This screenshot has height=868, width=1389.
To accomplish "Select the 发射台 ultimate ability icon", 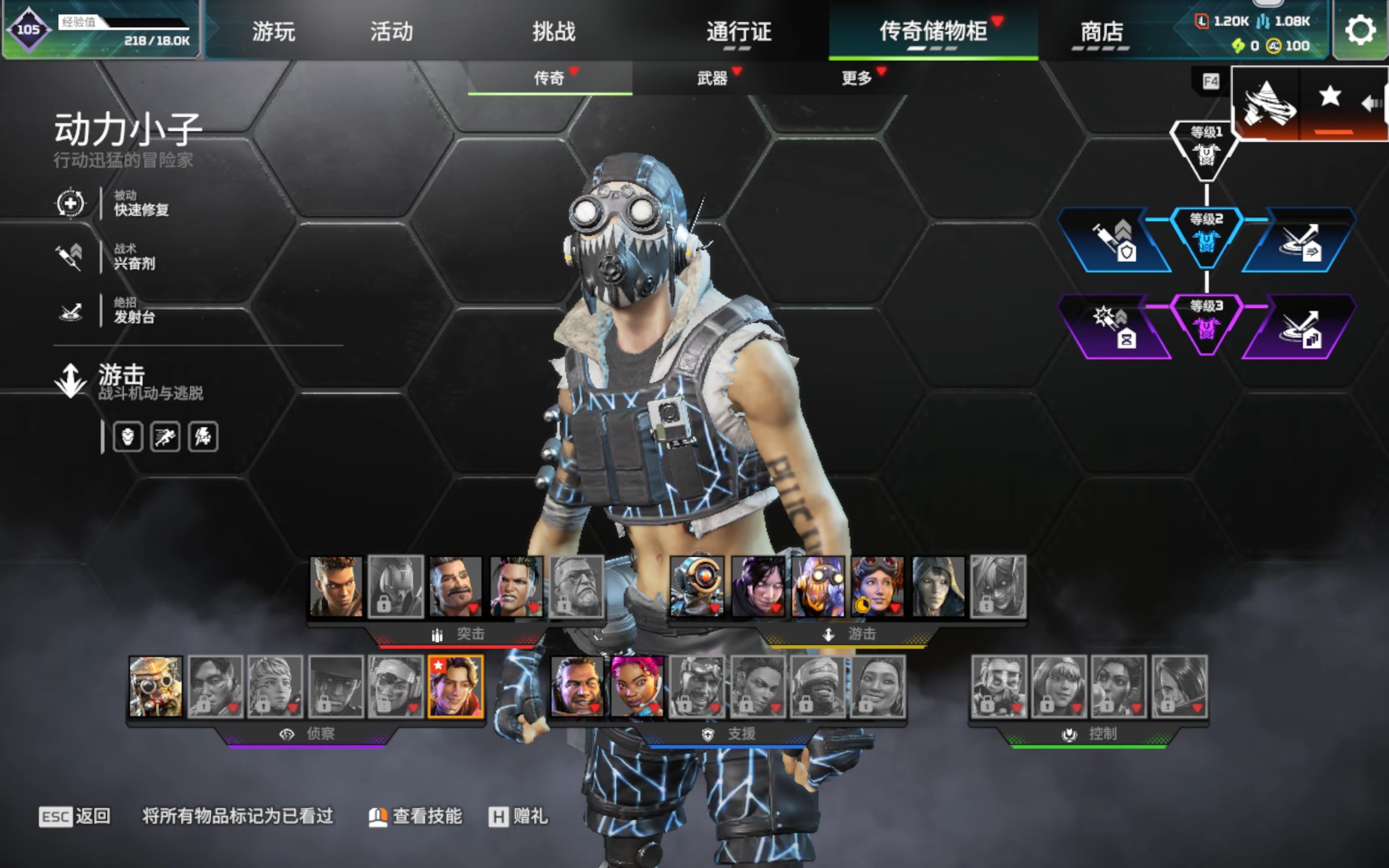I will pos(71,311).
